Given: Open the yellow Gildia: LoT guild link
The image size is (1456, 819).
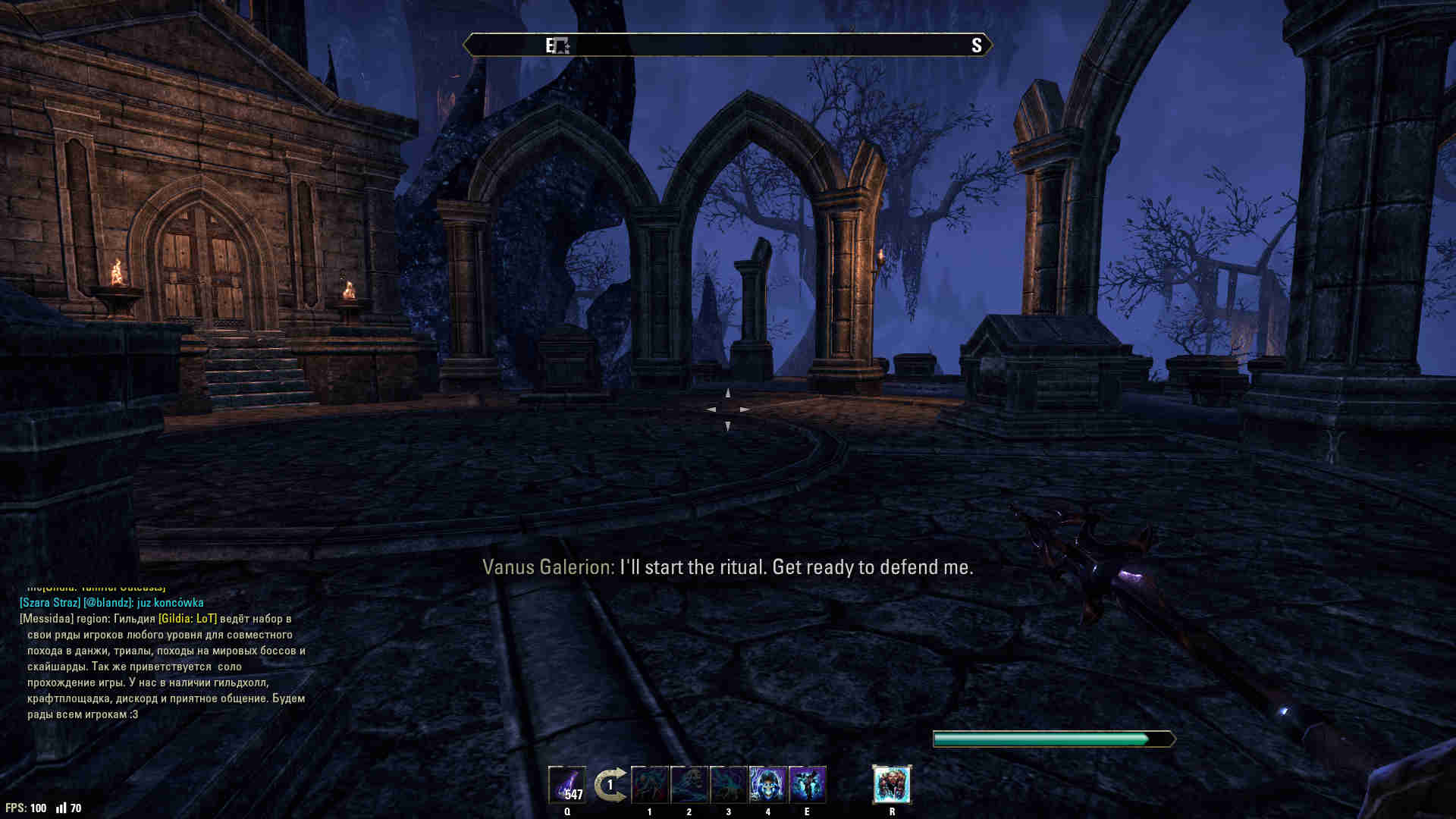Looking at the screenshot, I should tap(187, 619).
